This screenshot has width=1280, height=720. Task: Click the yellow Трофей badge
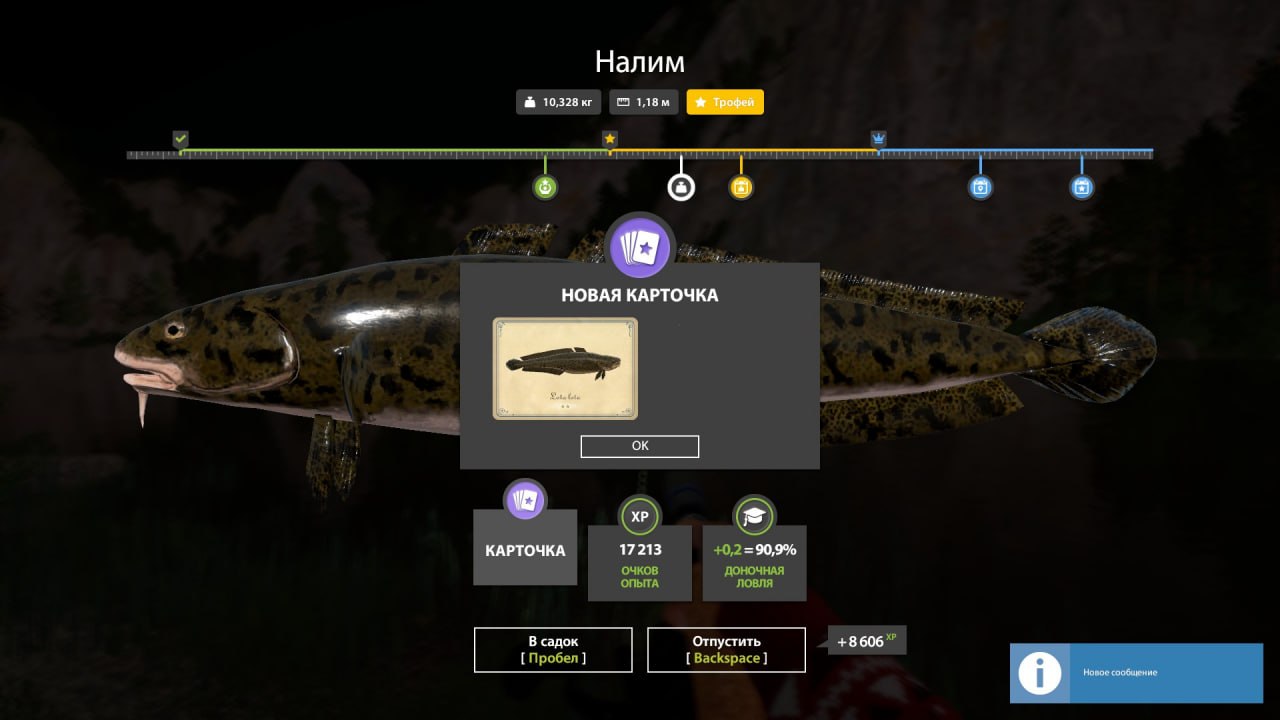tap(725, 102)
